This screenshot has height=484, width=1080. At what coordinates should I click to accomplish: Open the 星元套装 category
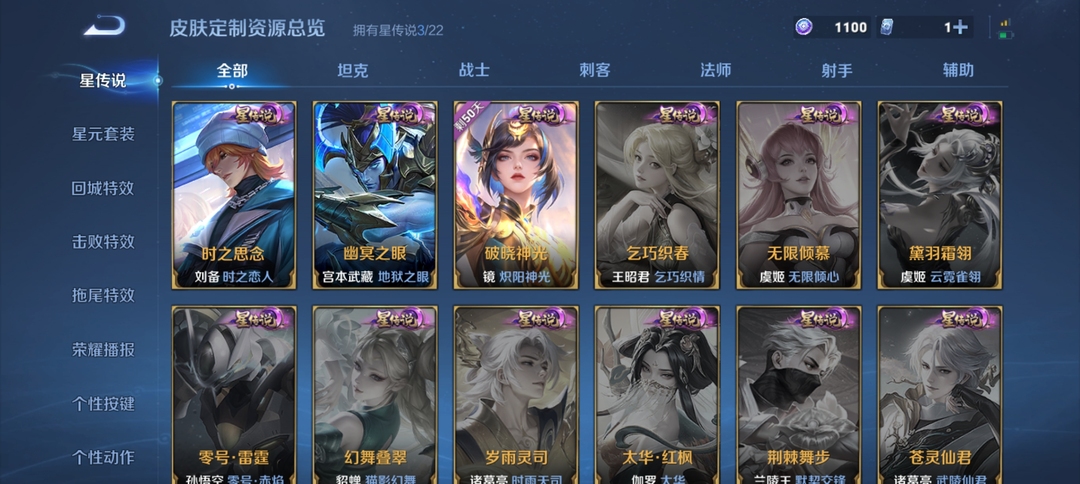(103, 134)
